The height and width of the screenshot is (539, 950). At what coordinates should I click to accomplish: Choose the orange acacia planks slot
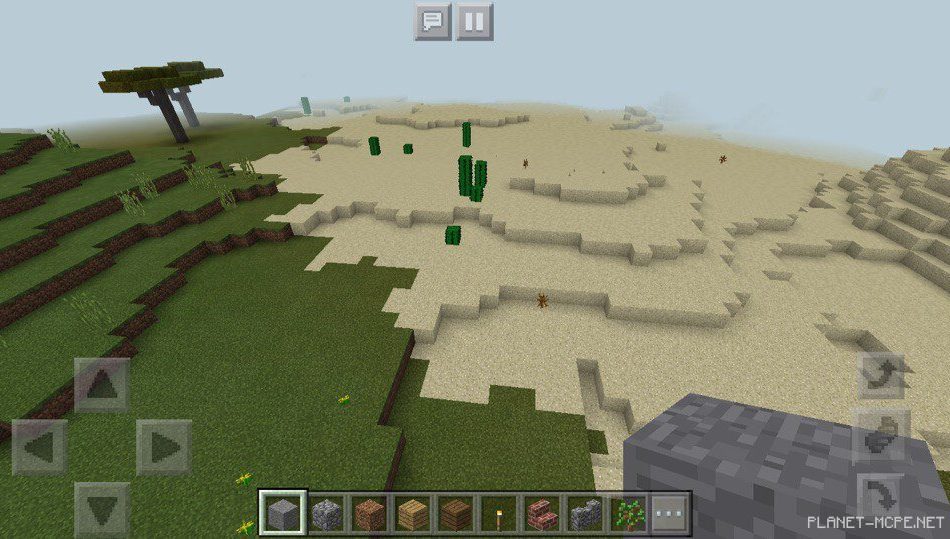click(369, 514)
